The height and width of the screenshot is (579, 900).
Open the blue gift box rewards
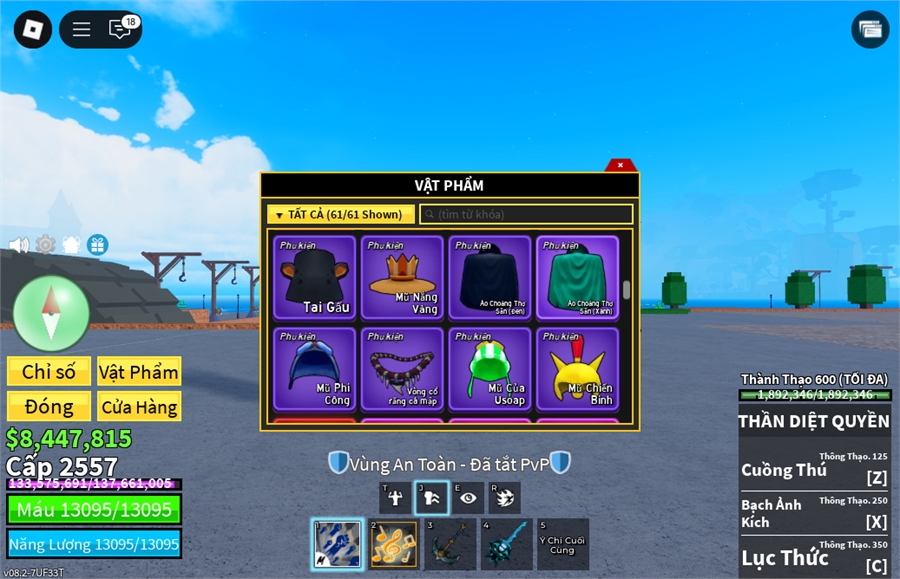[97, 245]
